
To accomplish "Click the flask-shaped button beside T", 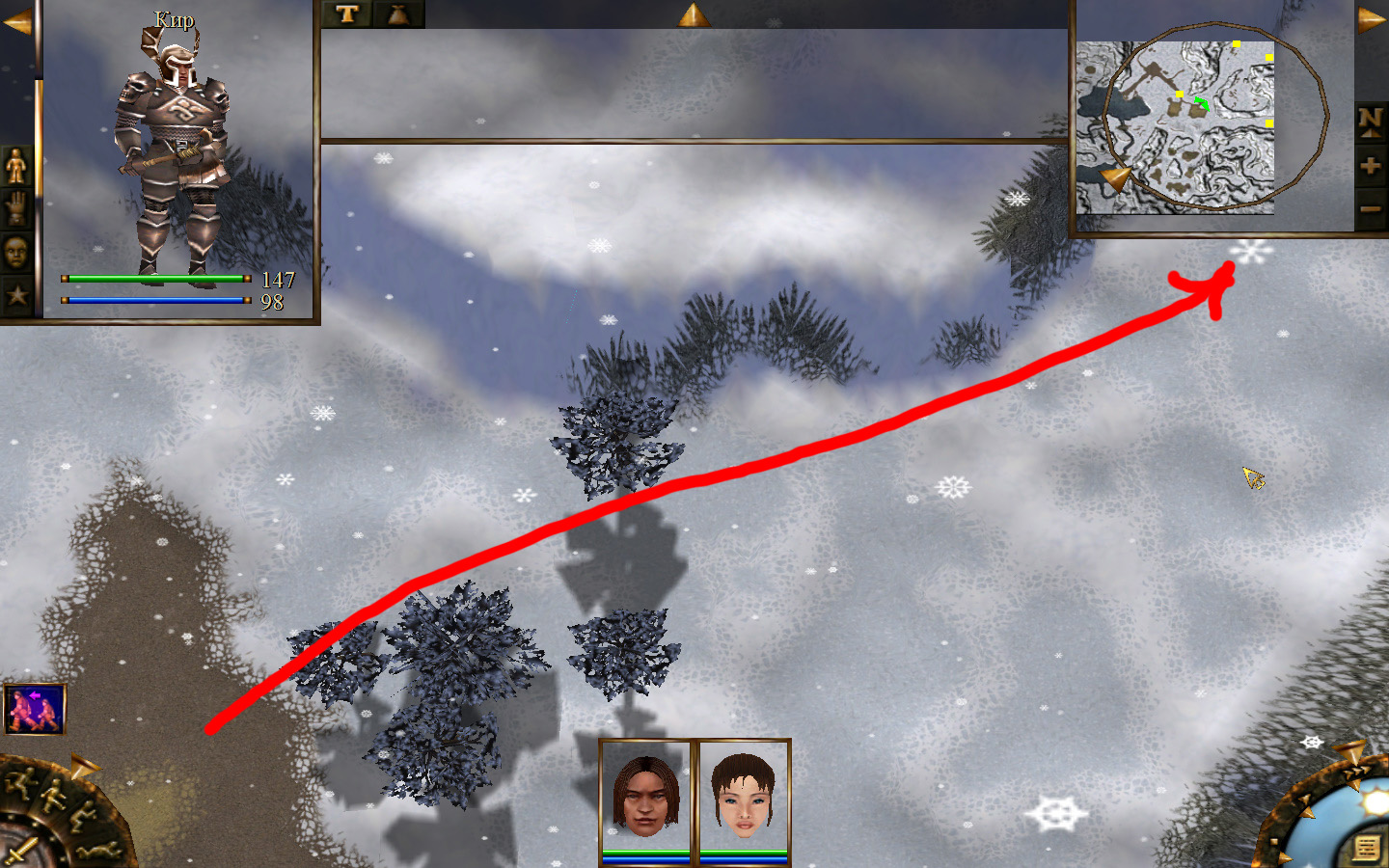I will tap(398, 14).
